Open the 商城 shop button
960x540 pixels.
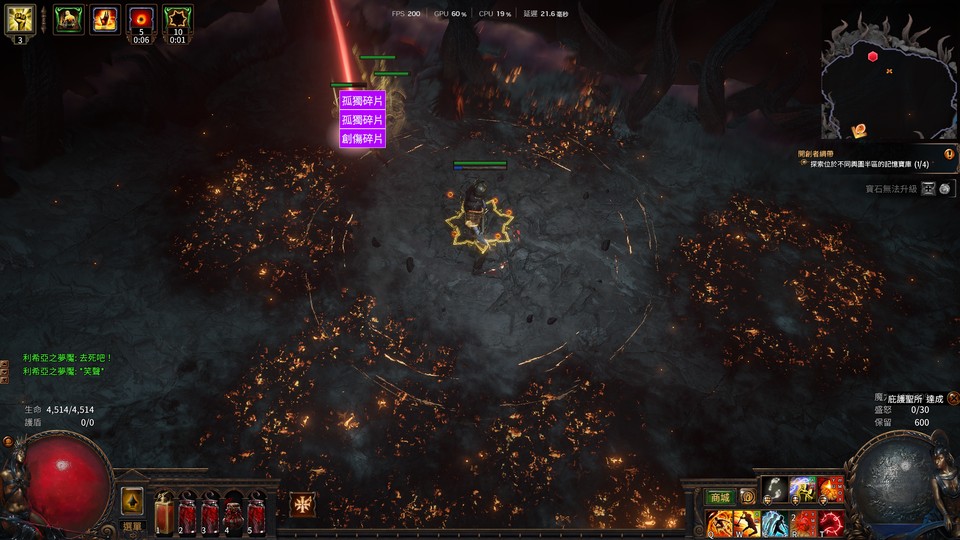(719, 497)
